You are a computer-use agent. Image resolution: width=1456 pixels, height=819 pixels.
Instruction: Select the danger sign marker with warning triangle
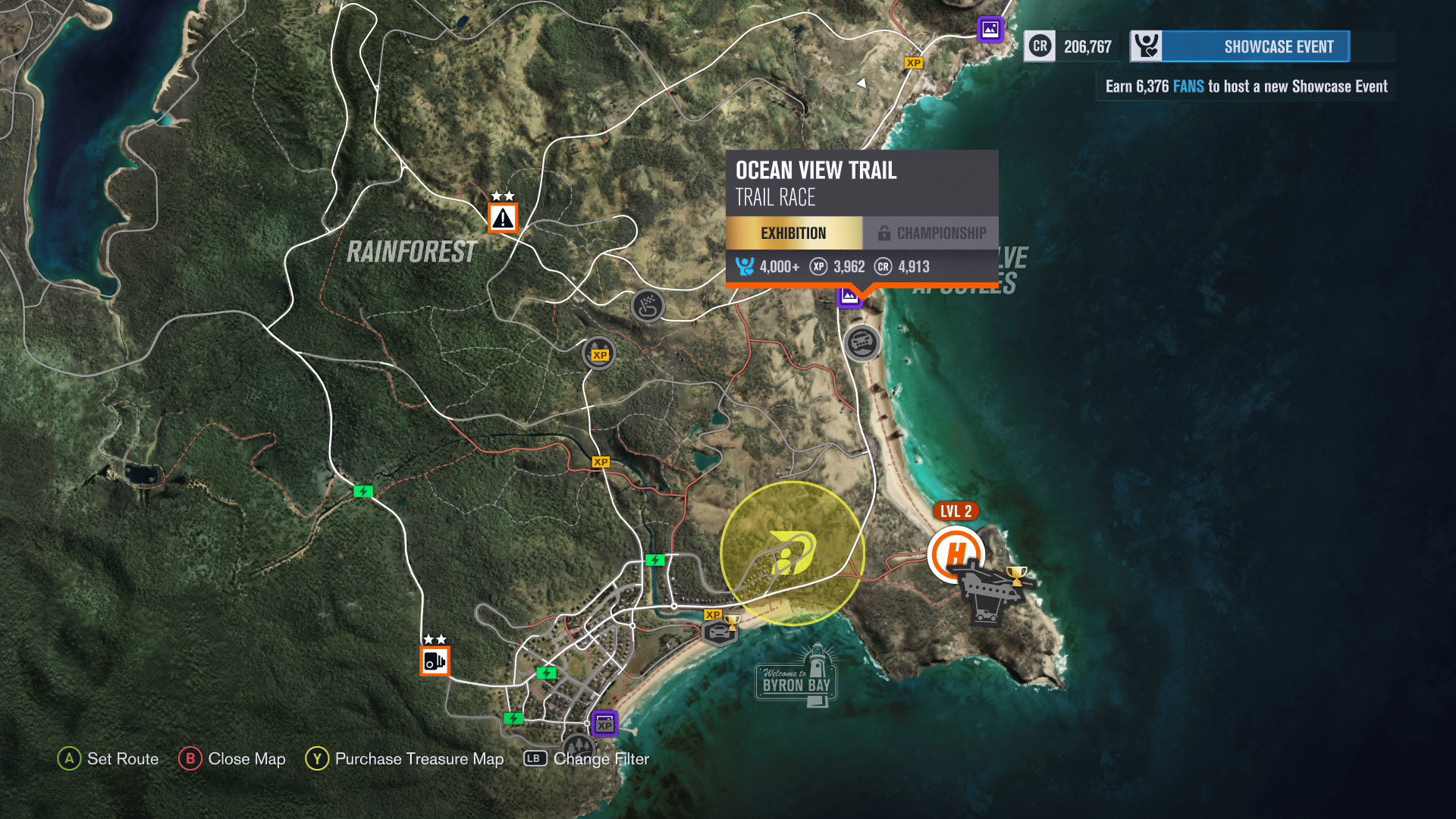[x=503, y=218]
